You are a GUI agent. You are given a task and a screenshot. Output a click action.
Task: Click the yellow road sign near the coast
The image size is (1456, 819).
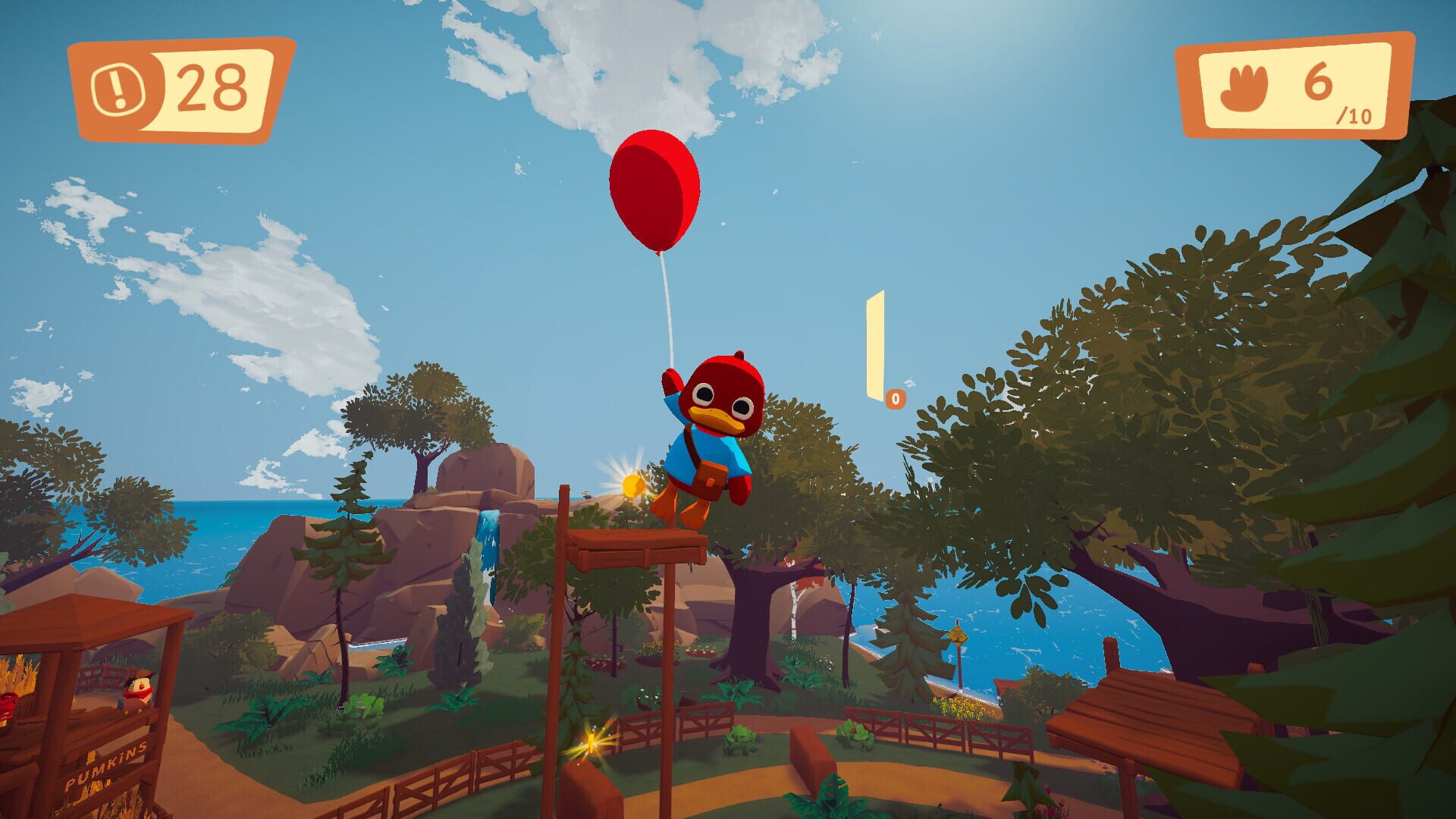[958, 635]
